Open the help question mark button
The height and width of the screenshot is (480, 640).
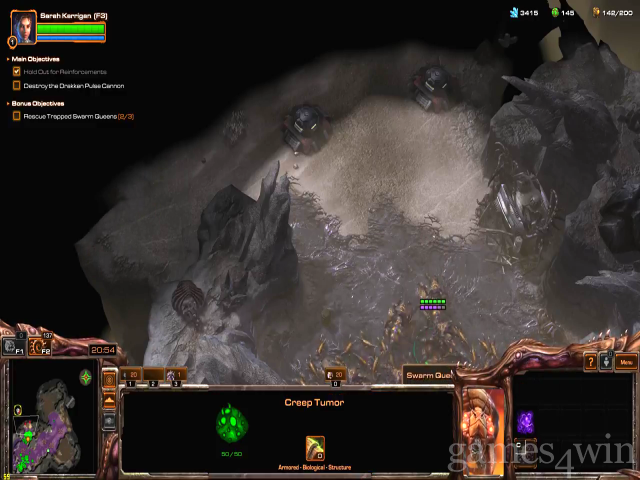click(591, 362)
